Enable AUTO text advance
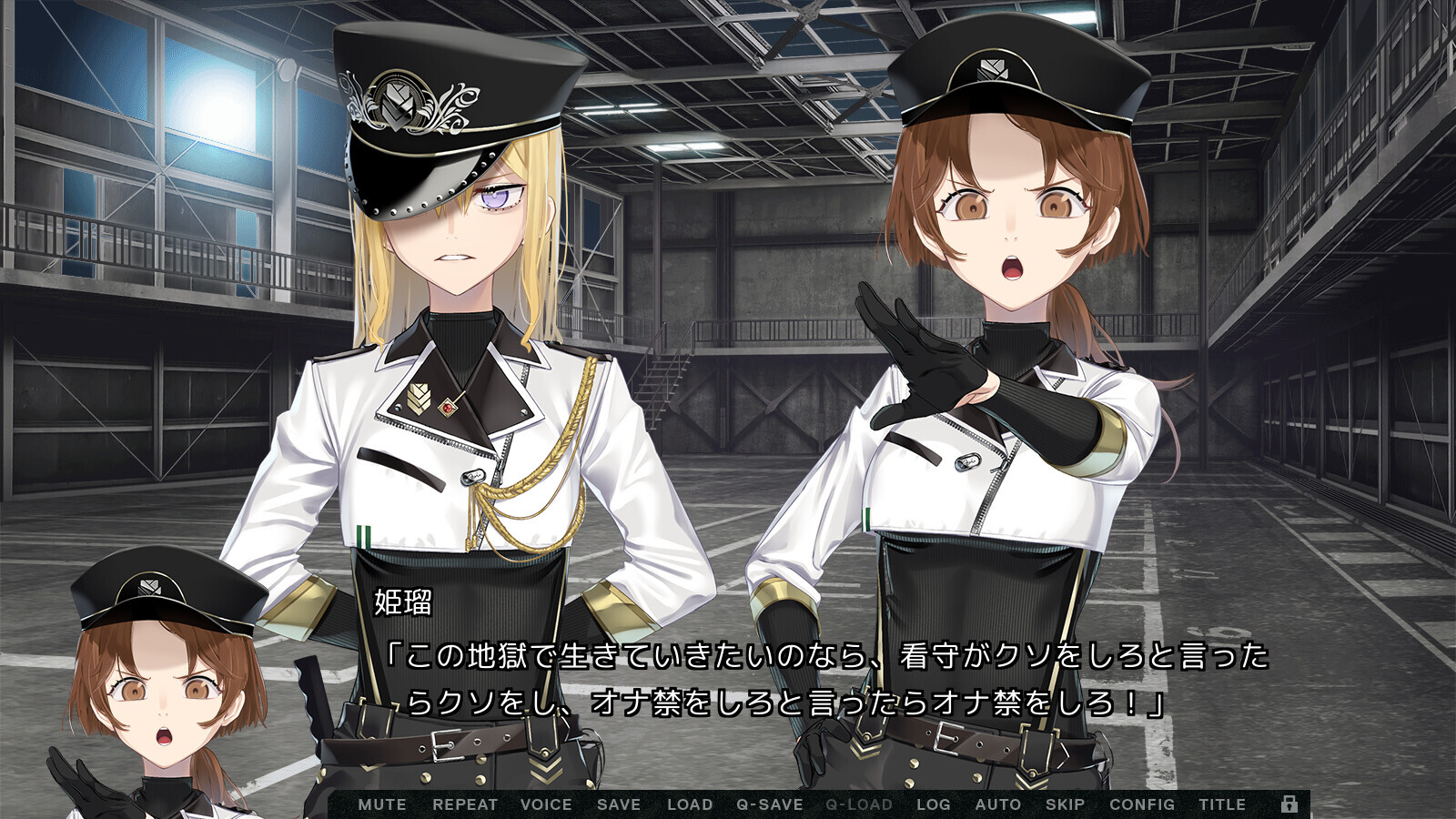 click(998, 804)
